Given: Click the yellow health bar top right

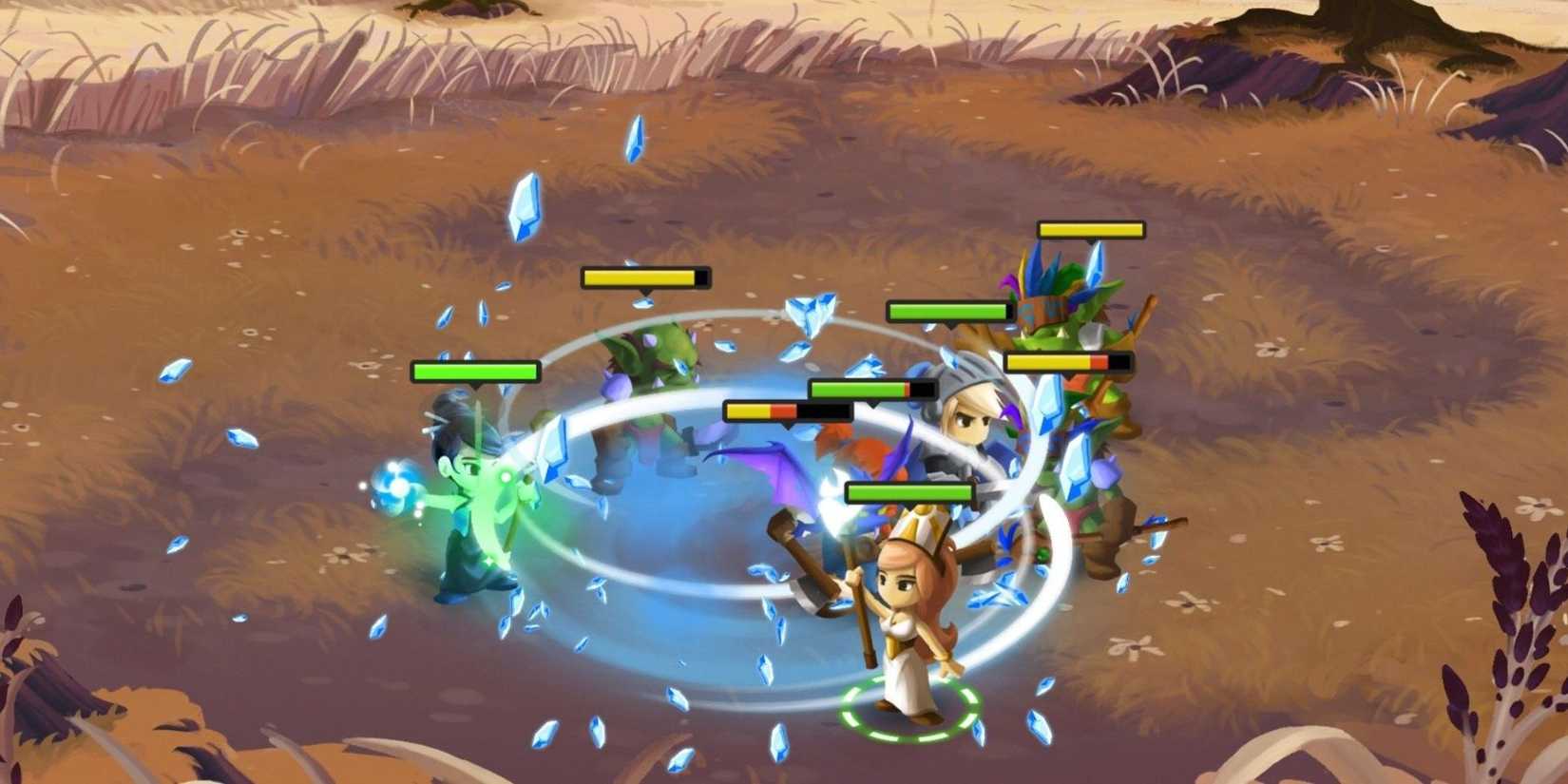Looking at the screenshot, I should tap(1090, 228).
